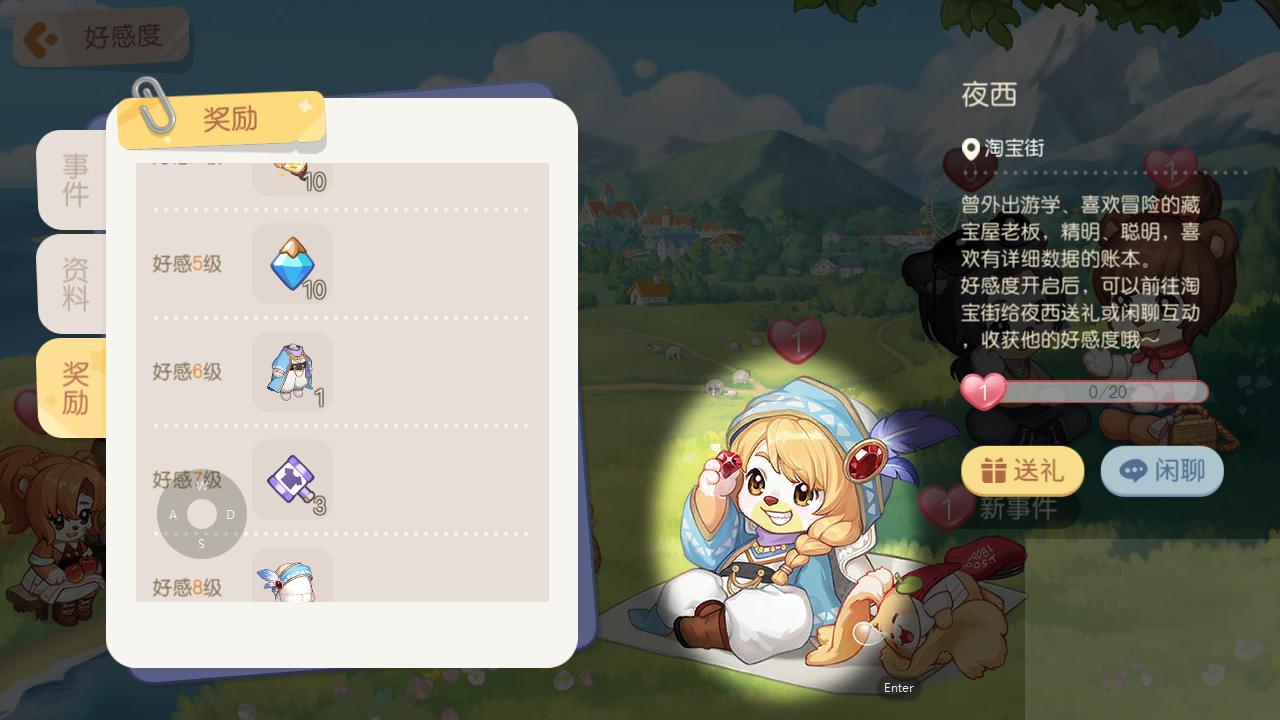1280x720 pixels.
Task: Select the blue crystal reward for 好感5级
Action: point(291,264)
